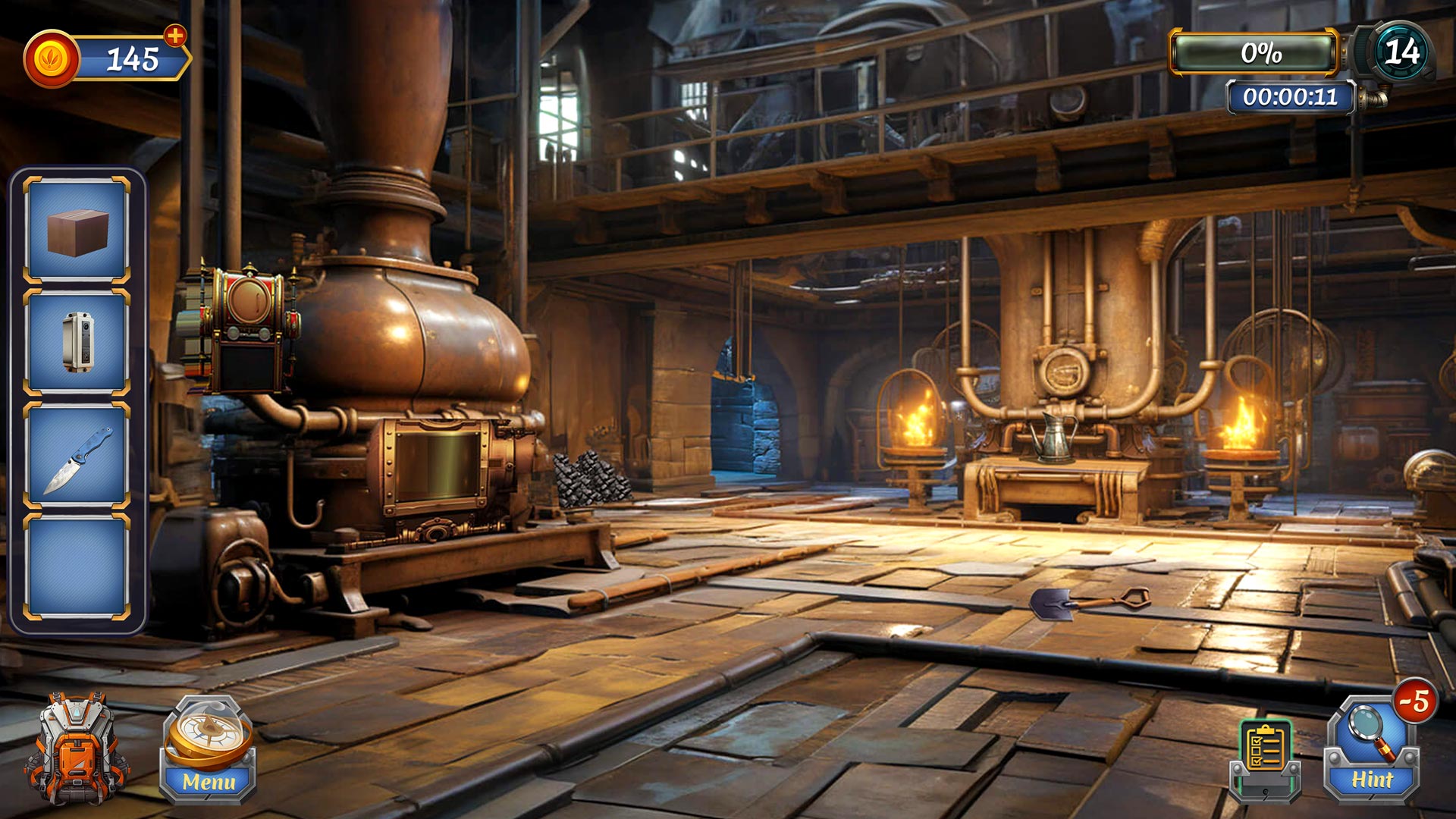The image size is (1456, 819).
Task: Choose the blue folding knife slot
Action: pos(77,455)
